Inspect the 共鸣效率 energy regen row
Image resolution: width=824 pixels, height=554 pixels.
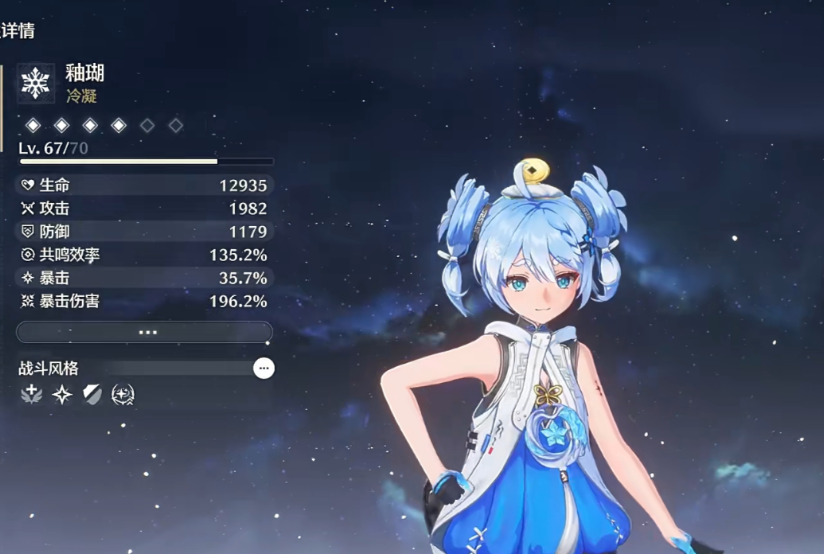tap(145, 255)
